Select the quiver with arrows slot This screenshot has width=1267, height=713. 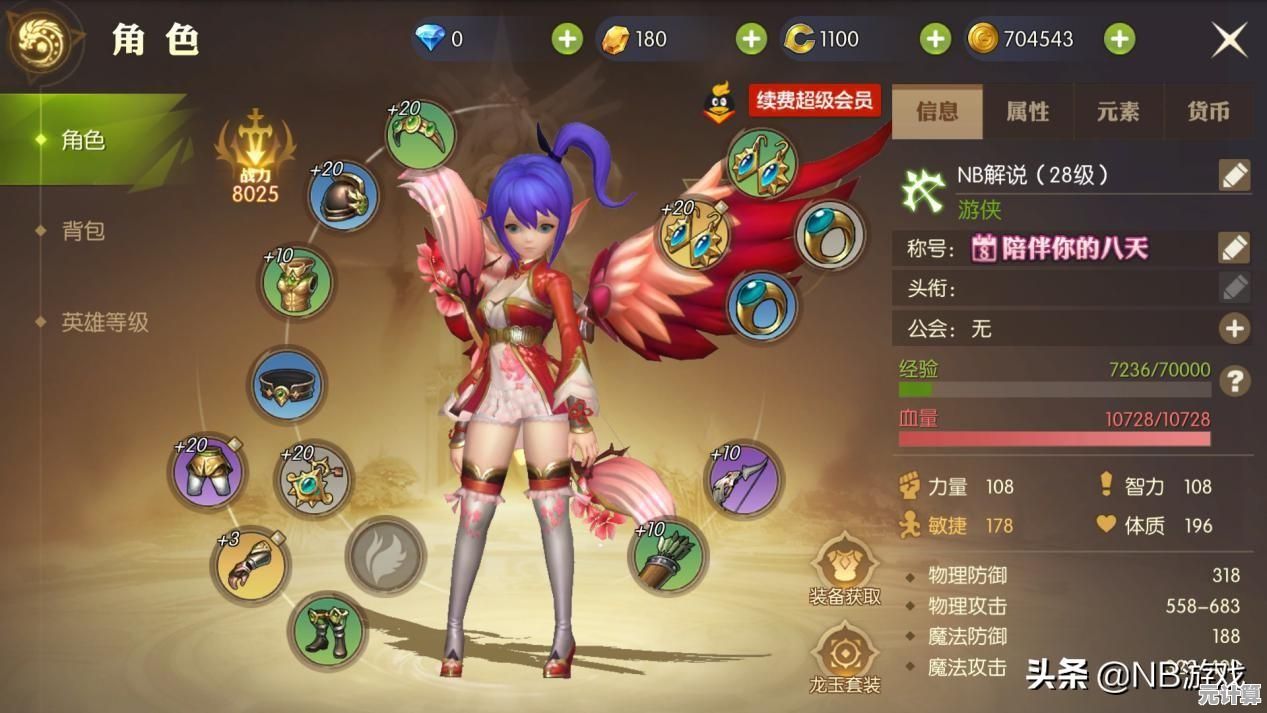(668, 557)
